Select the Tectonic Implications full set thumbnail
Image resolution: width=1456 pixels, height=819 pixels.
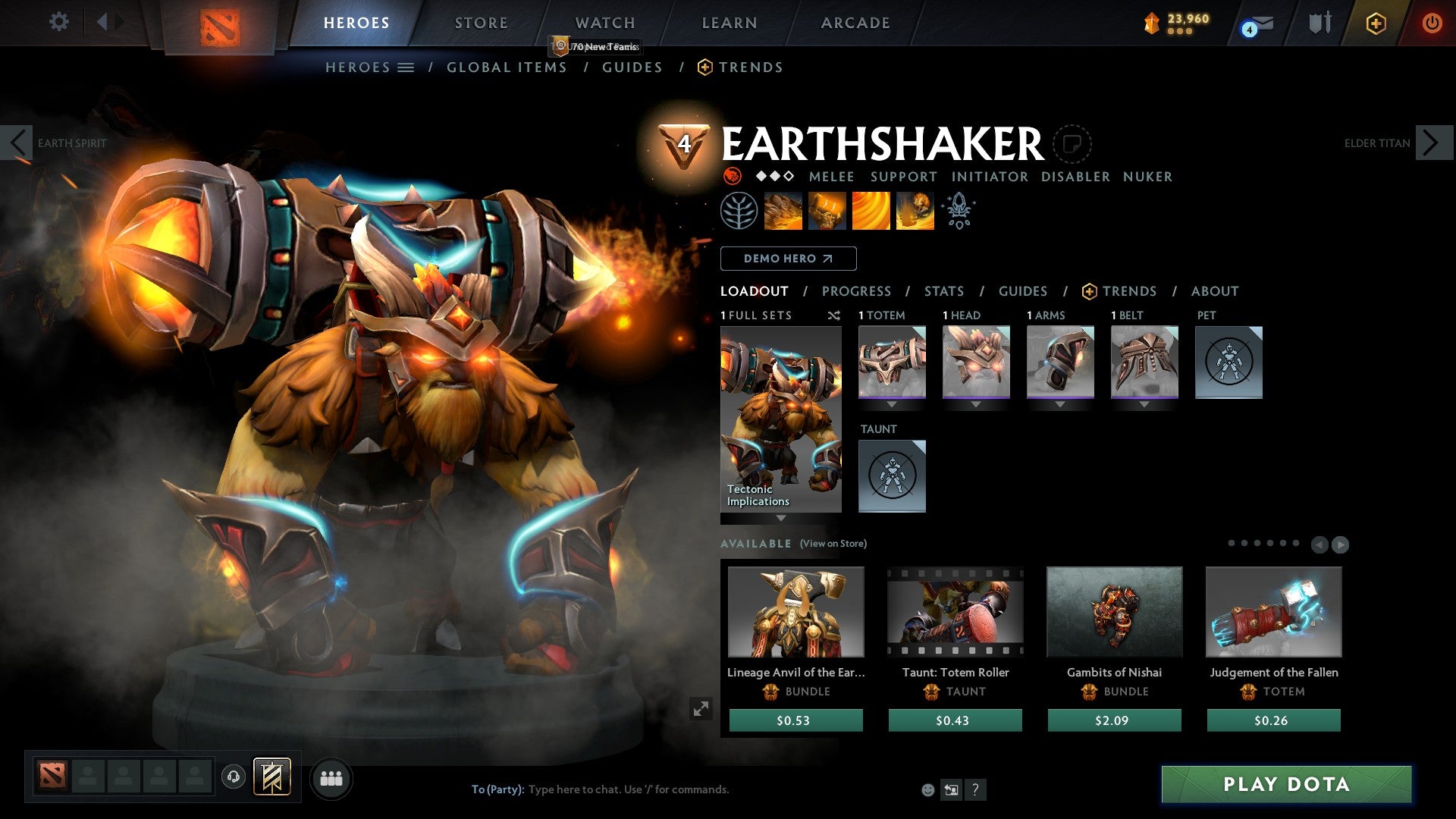pyautogui.click(x=780, y=417)
